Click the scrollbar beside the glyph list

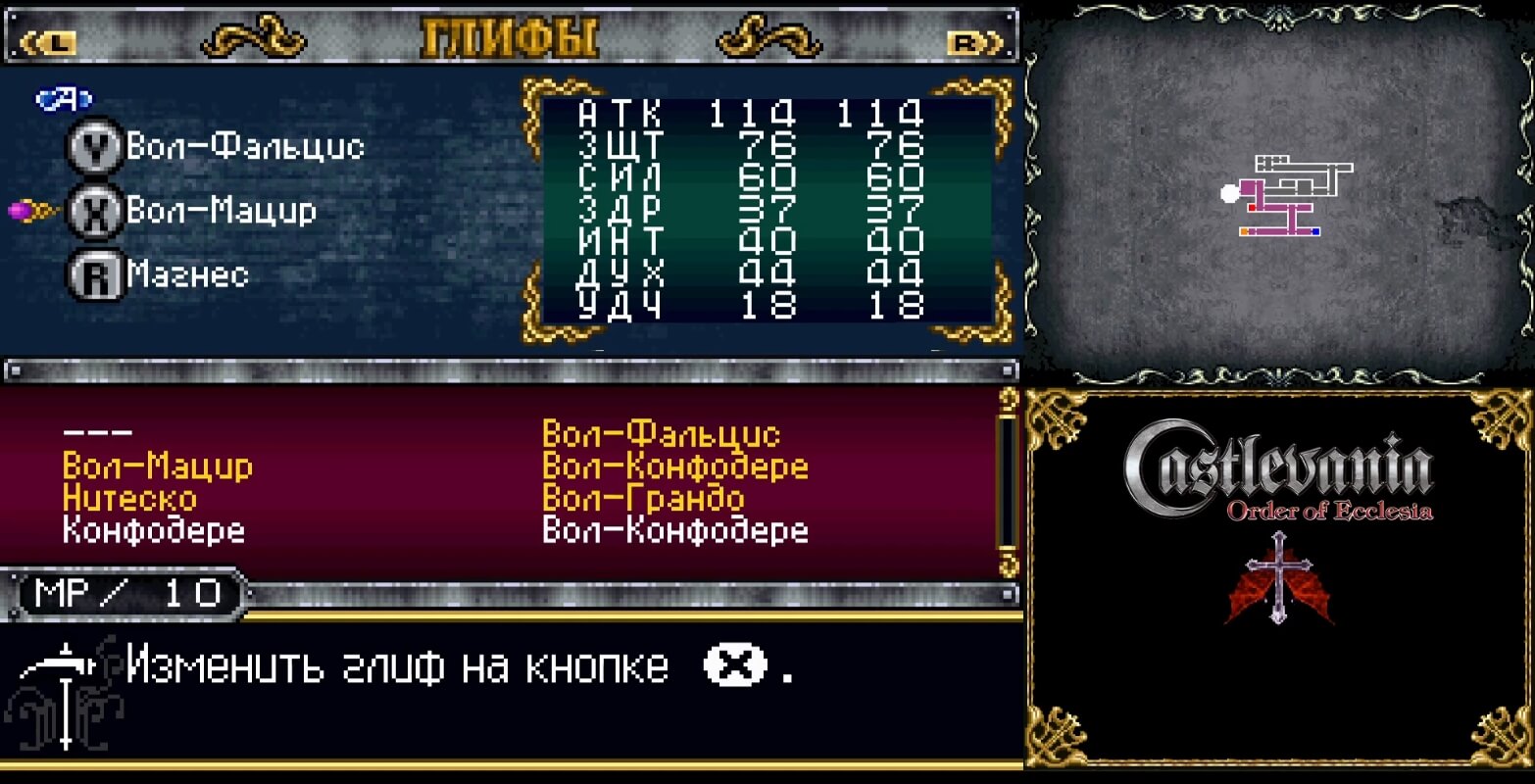(x=1005, y=480)
